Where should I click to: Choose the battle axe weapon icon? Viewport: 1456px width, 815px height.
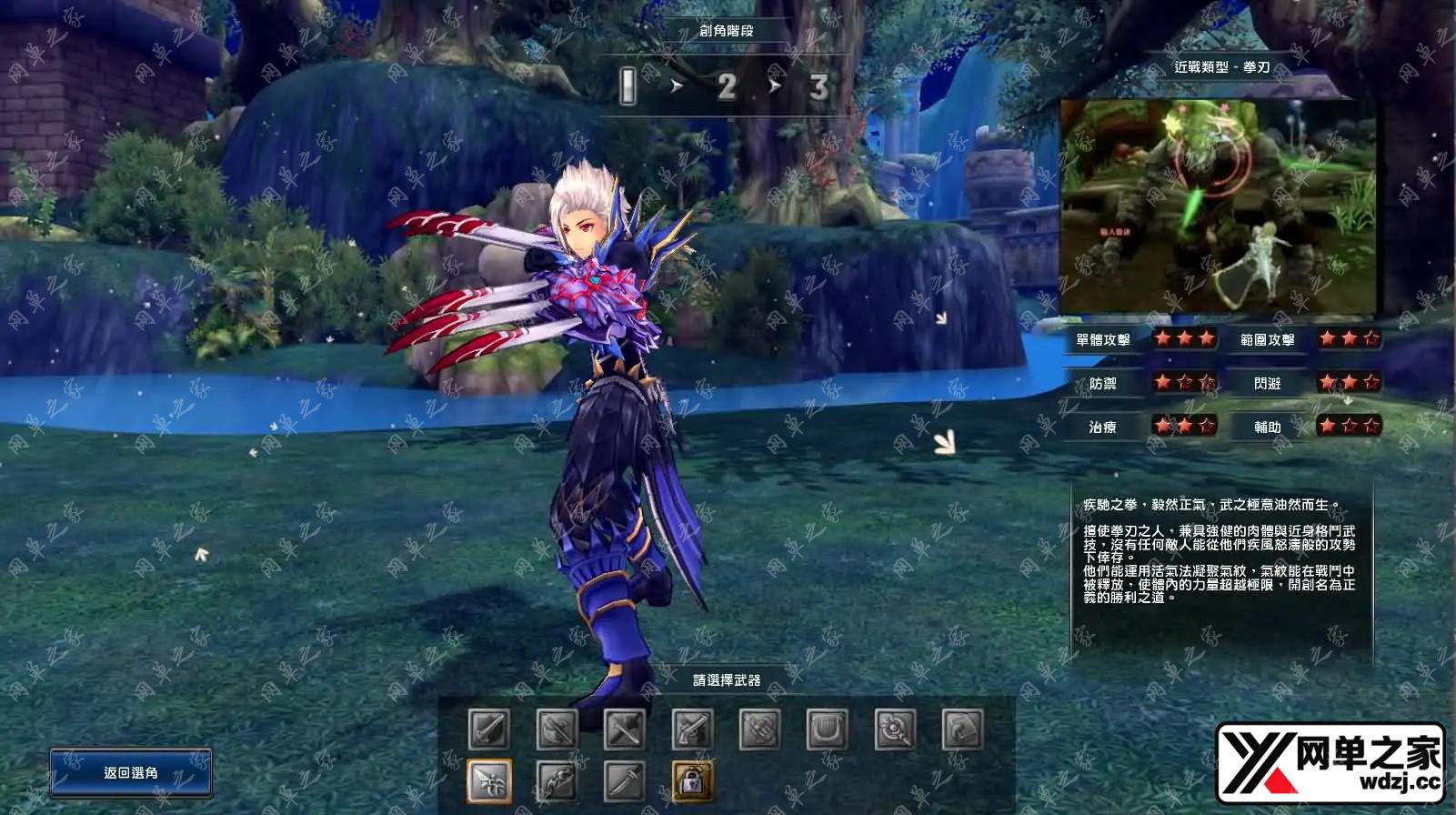coord(557,729)
